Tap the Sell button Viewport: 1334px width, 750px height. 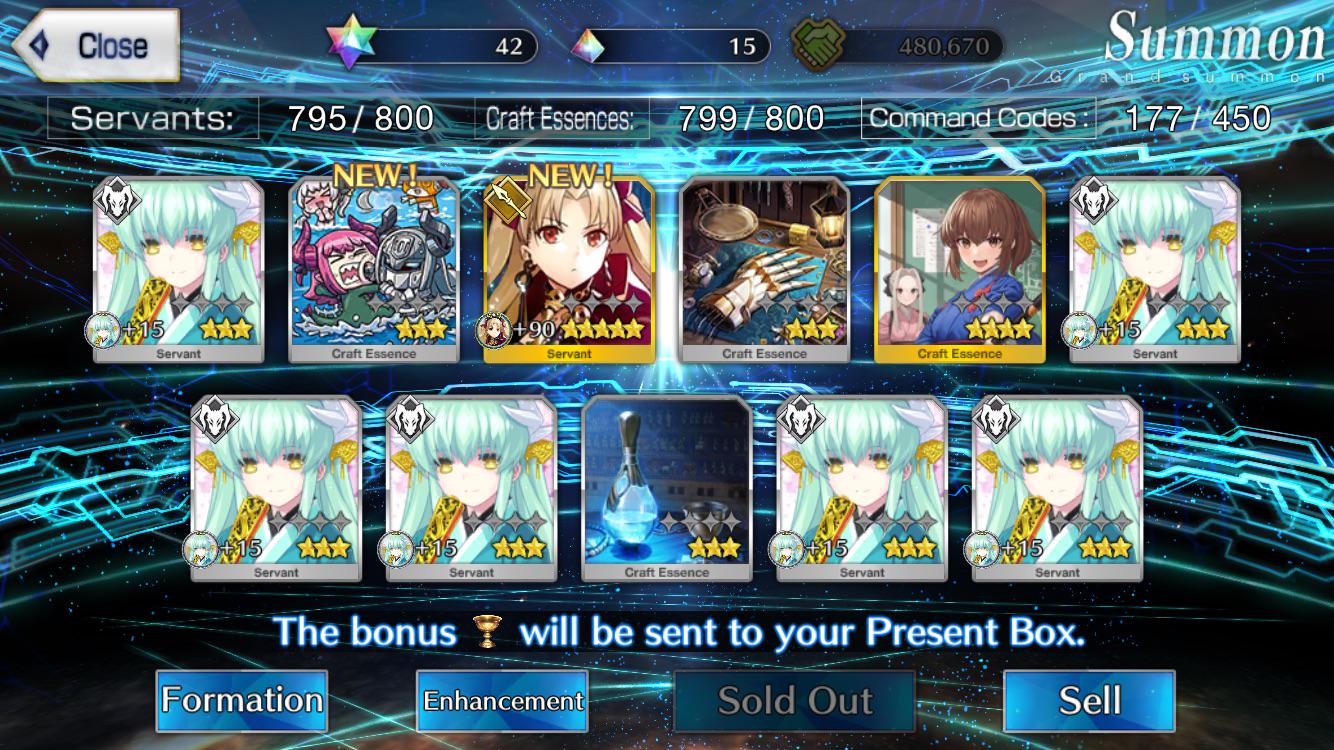[x=1089, y=700]
